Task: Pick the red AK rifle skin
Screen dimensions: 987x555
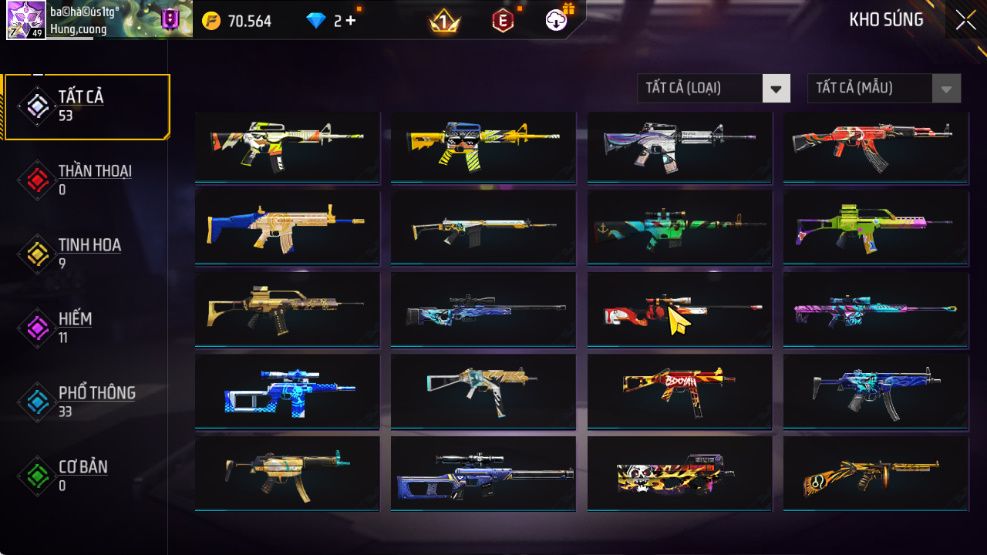Action: coord(875,146)
